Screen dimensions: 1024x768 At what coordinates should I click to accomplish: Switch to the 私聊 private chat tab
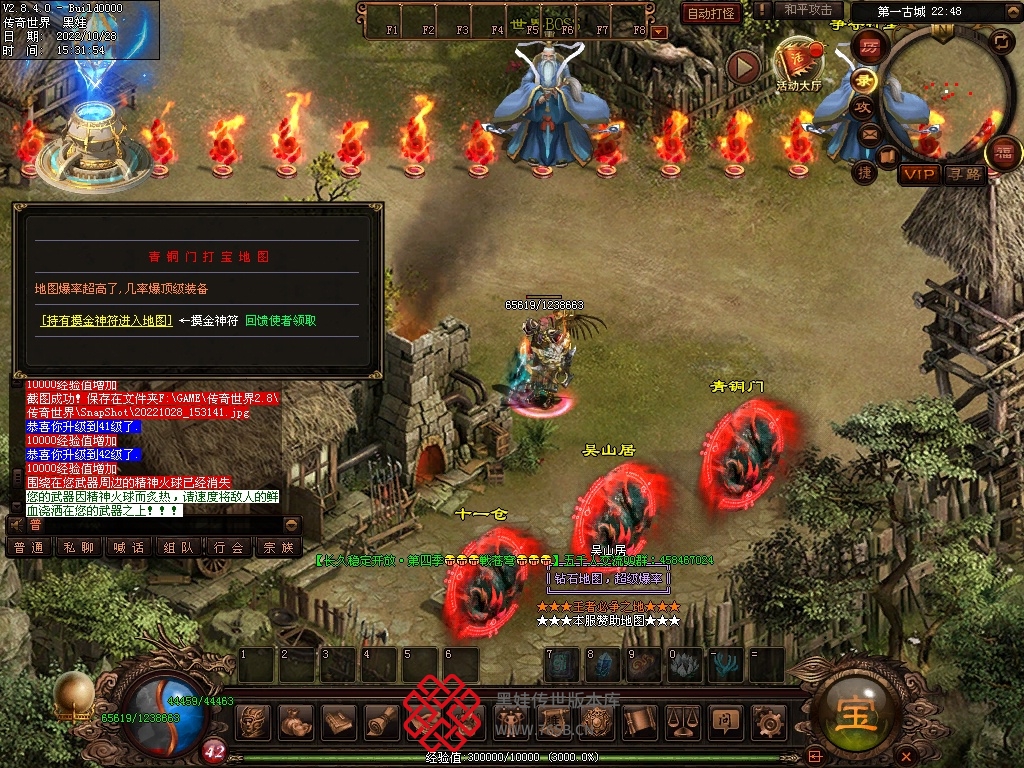point(78,548)
